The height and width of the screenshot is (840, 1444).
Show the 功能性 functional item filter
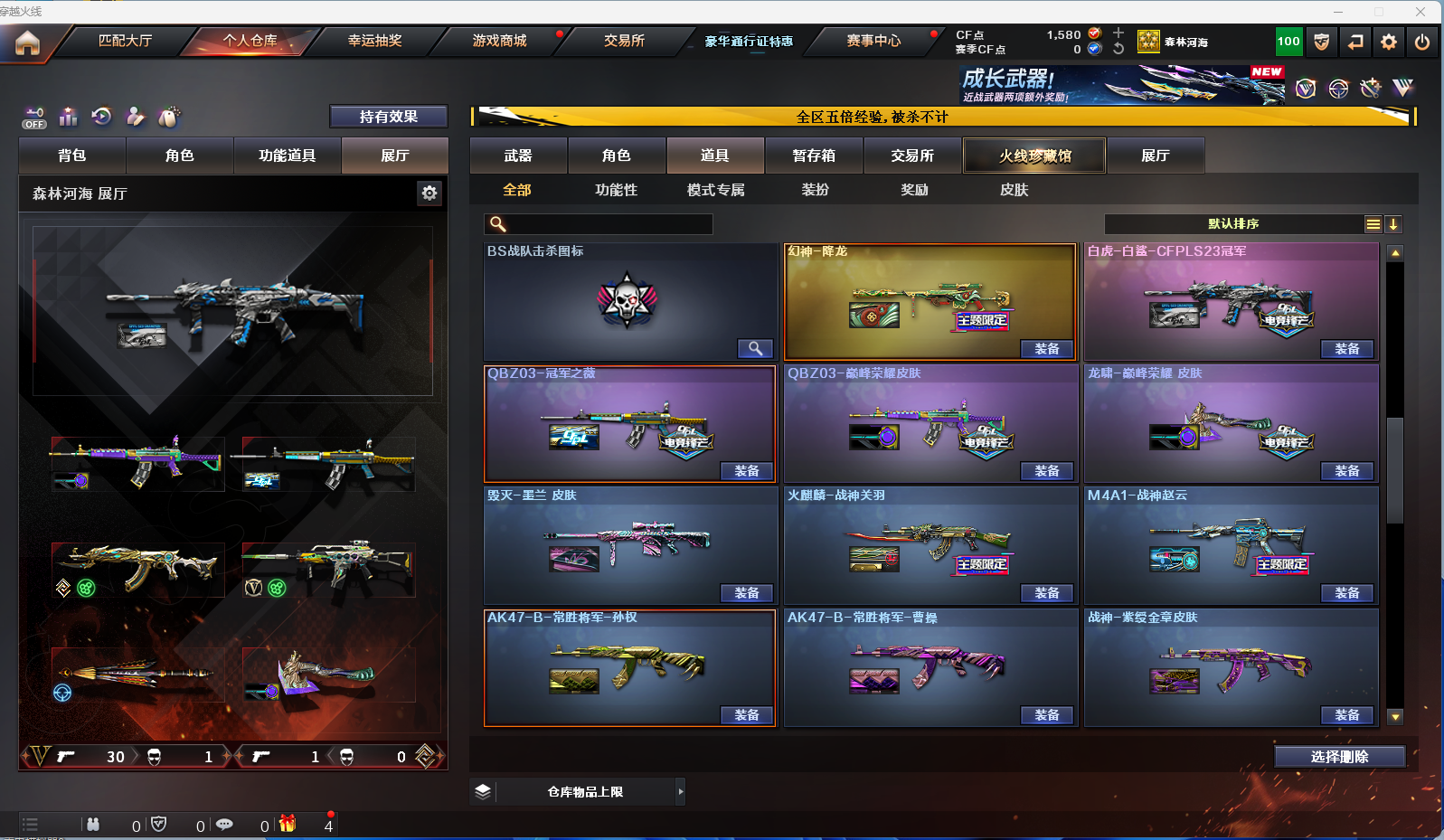point(616,190)
